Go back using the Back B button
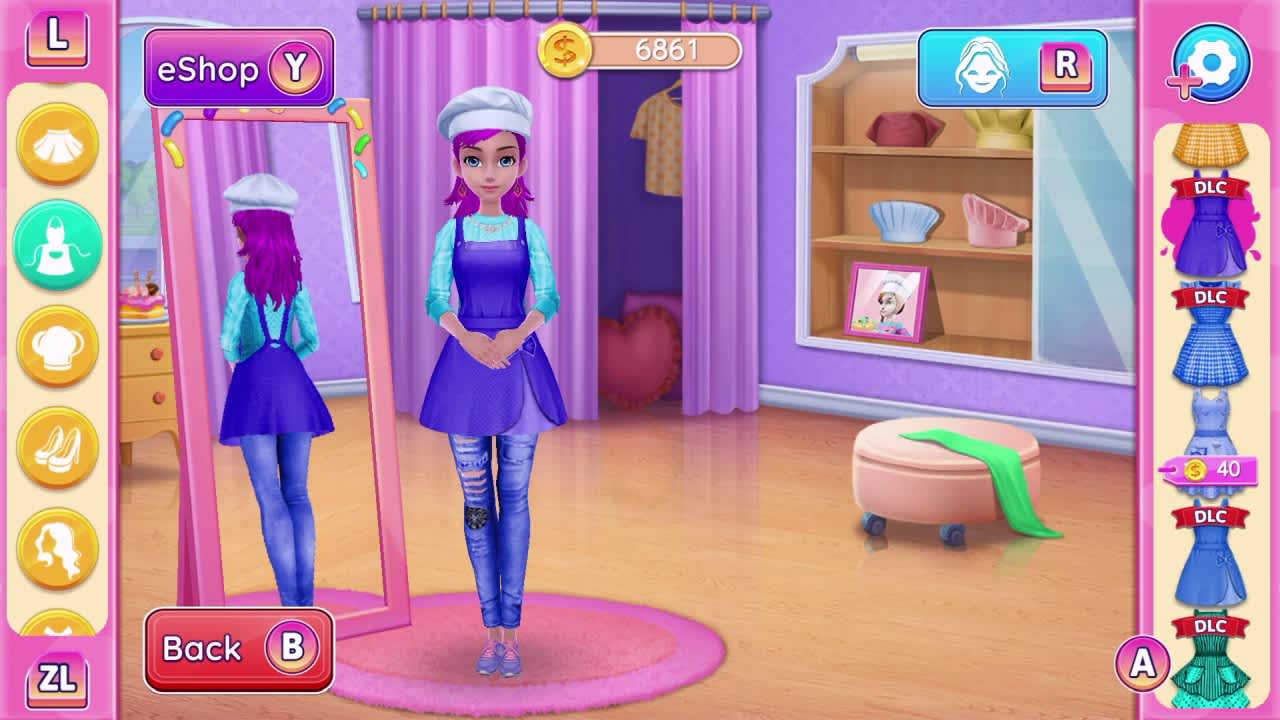Viewport: 1280px width, 720px height. [x=239, y=649]
